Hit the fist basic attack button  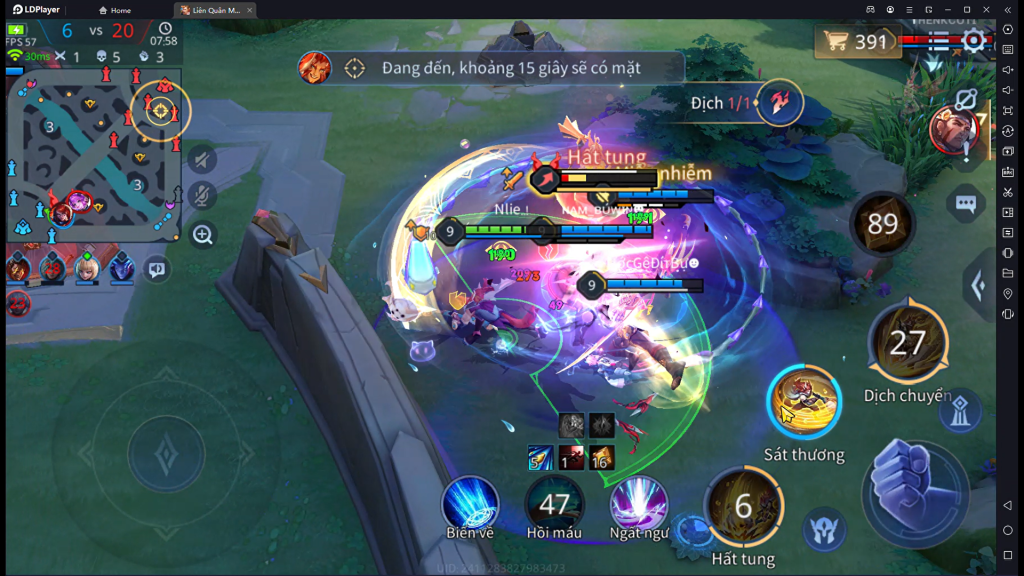coord(913,492)
